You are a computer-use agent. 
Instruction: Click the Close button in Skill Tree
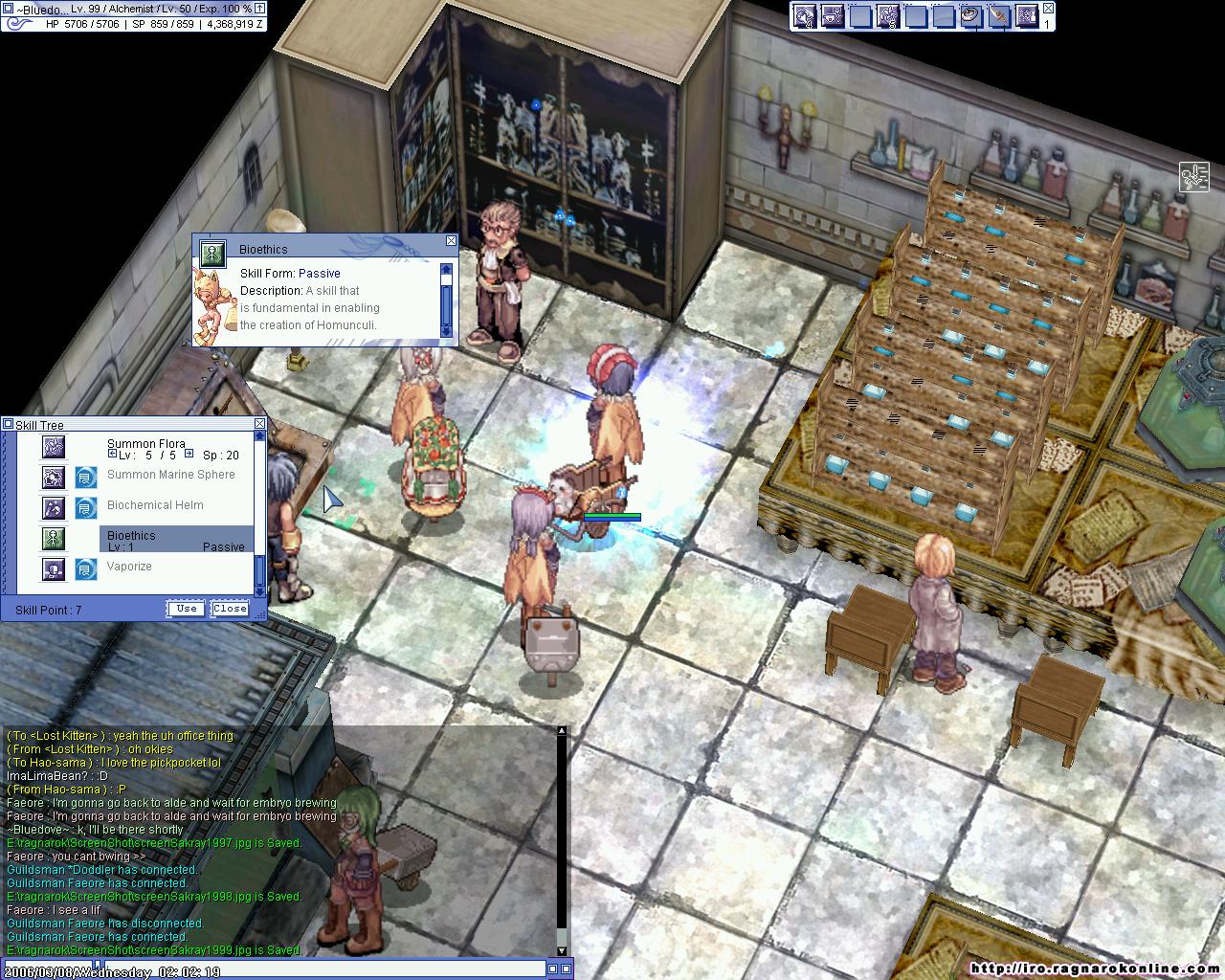(x=230, y=609)
